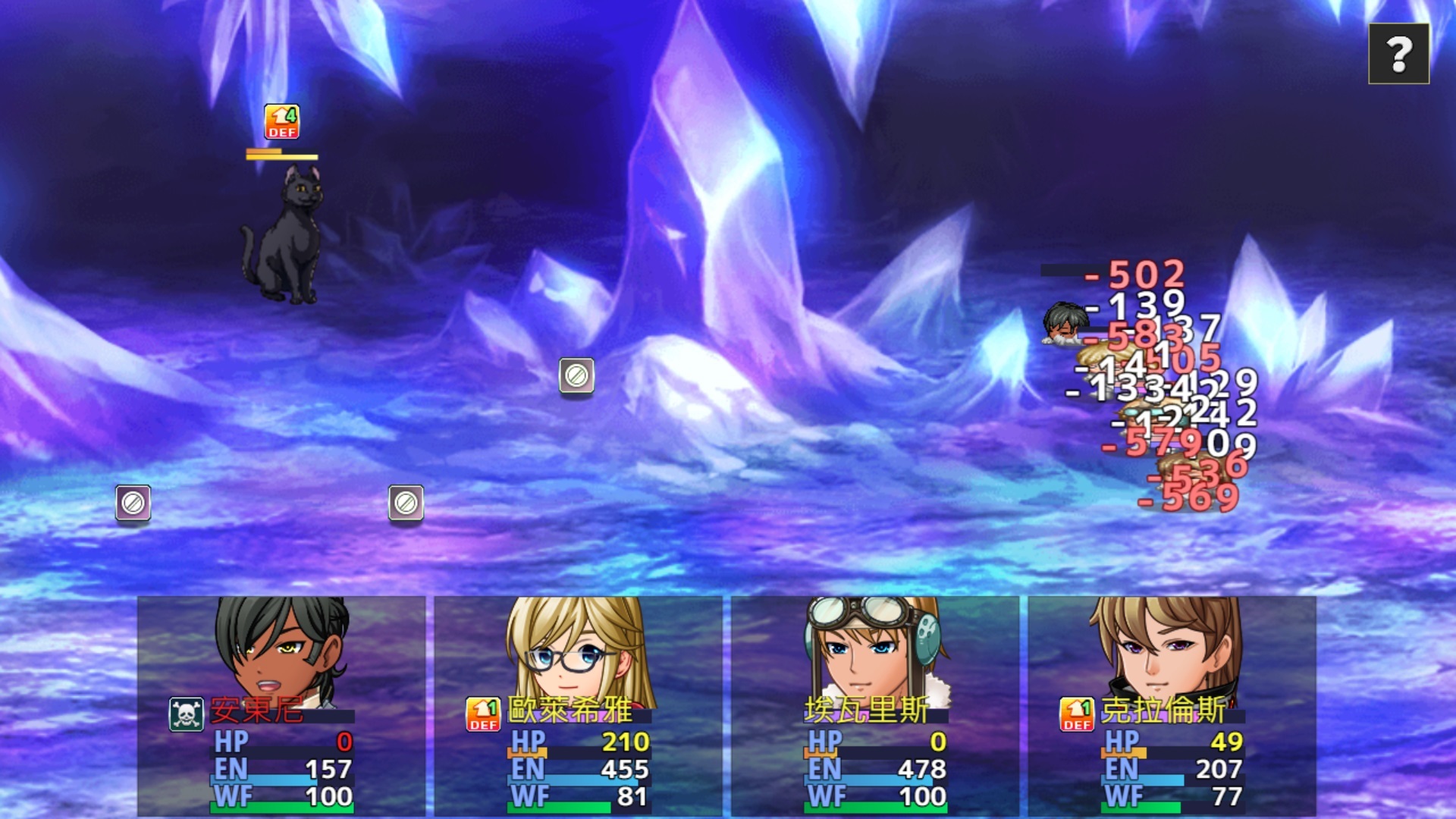Viewport: 1456px width, 819px height.
Task: Click 歐萊希雅's DEF buff icon
Action: click(483, 714)
